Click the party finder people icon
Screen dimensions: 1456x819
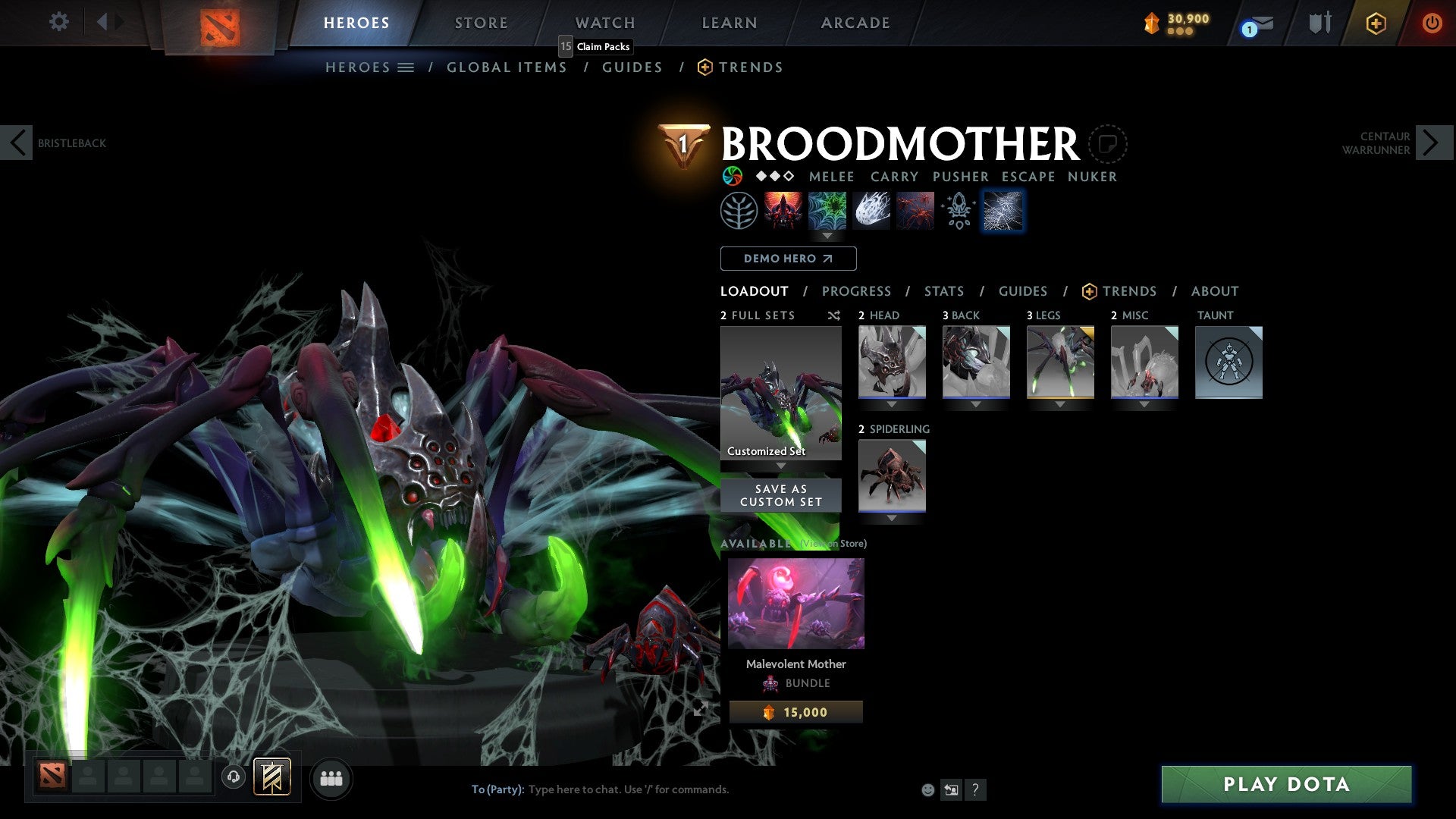point(331,778)
